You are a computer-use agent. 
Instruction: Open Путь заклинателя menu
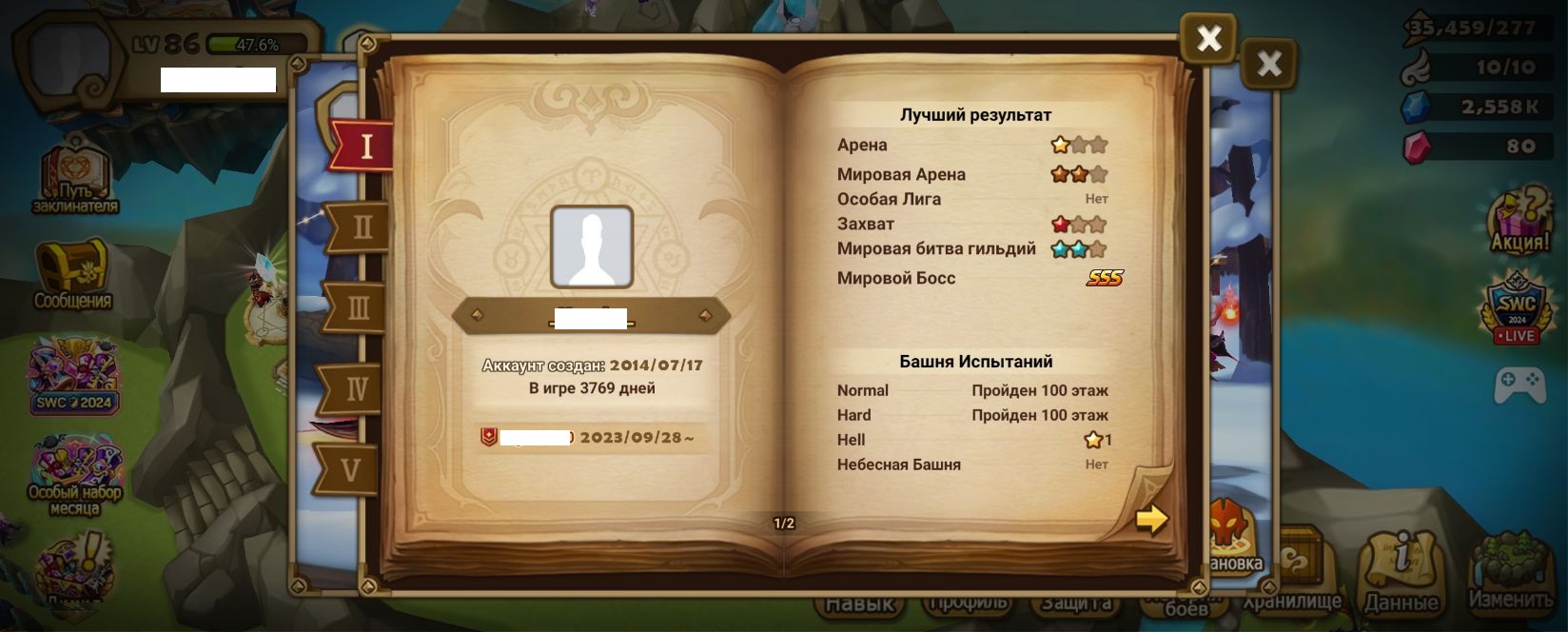[75, 176]
